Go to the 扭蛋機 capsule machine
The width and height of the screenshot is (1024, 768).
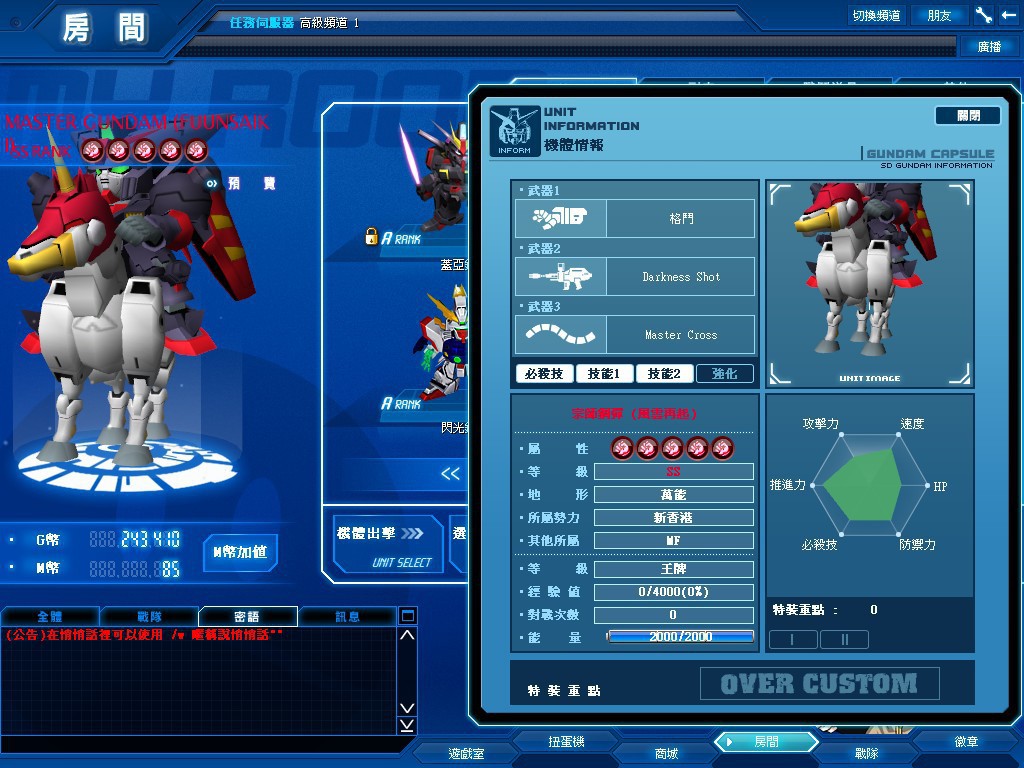[566, 742]
